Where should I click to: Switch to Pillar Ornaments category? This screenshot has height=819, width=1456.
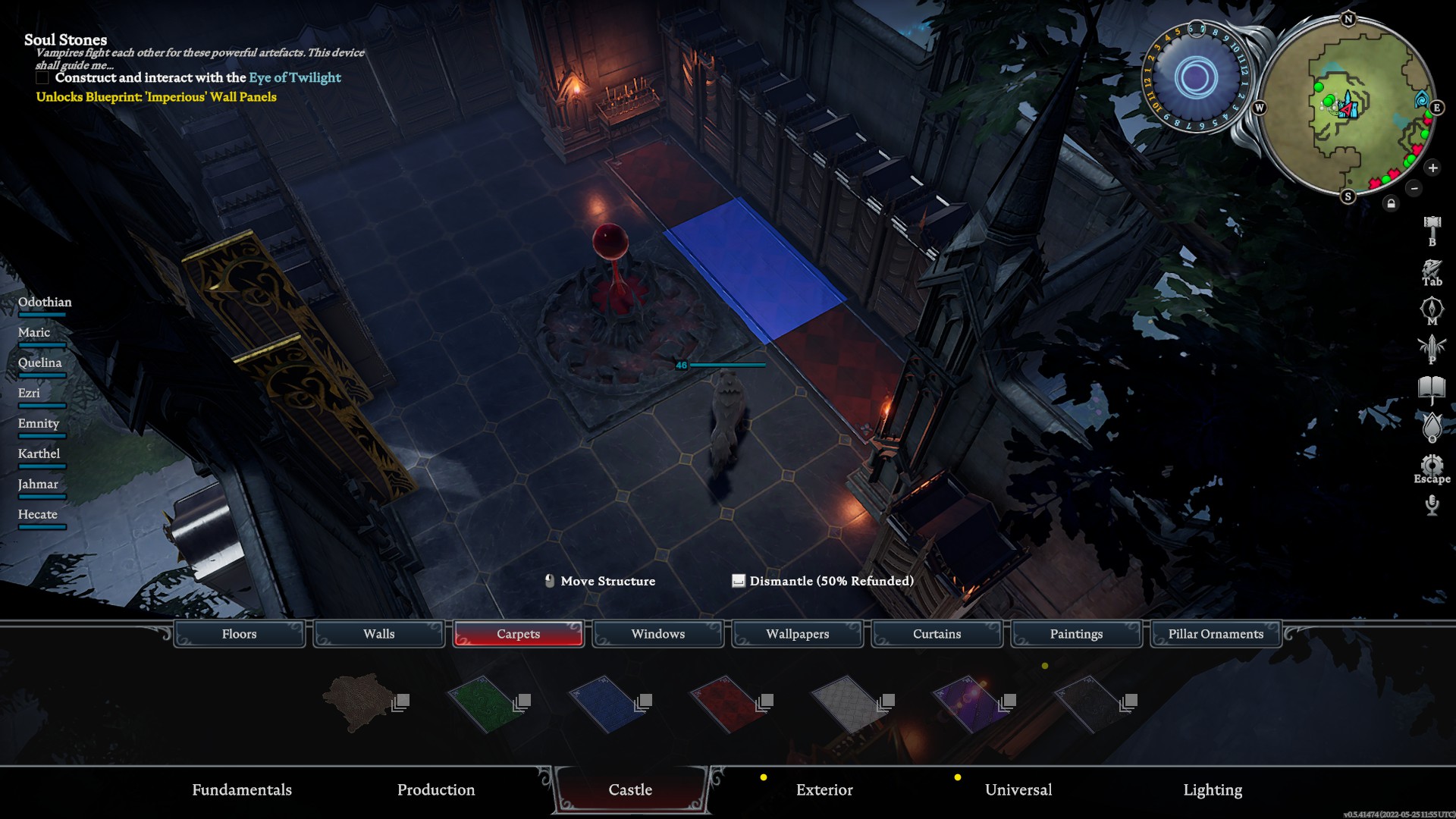(1216, 634)
